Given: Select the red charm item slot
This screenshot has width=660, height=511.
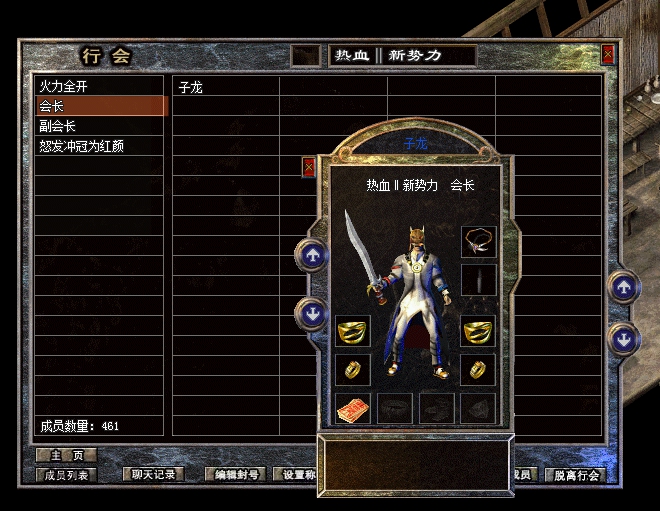Looking at the screenshot, I should point(352,408).
